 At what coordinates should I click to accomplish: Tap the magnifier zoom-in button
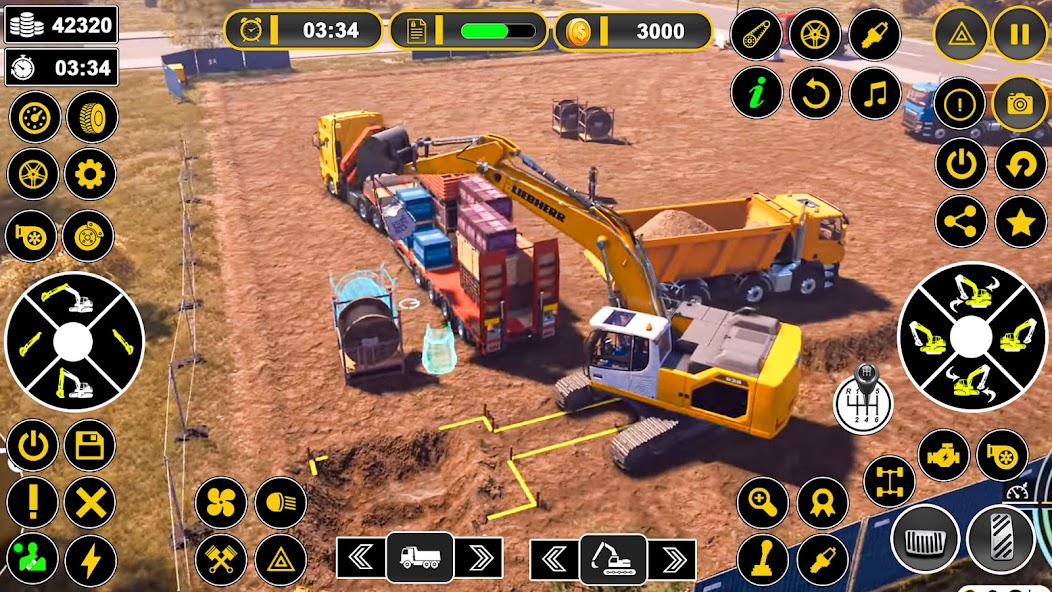763,502
